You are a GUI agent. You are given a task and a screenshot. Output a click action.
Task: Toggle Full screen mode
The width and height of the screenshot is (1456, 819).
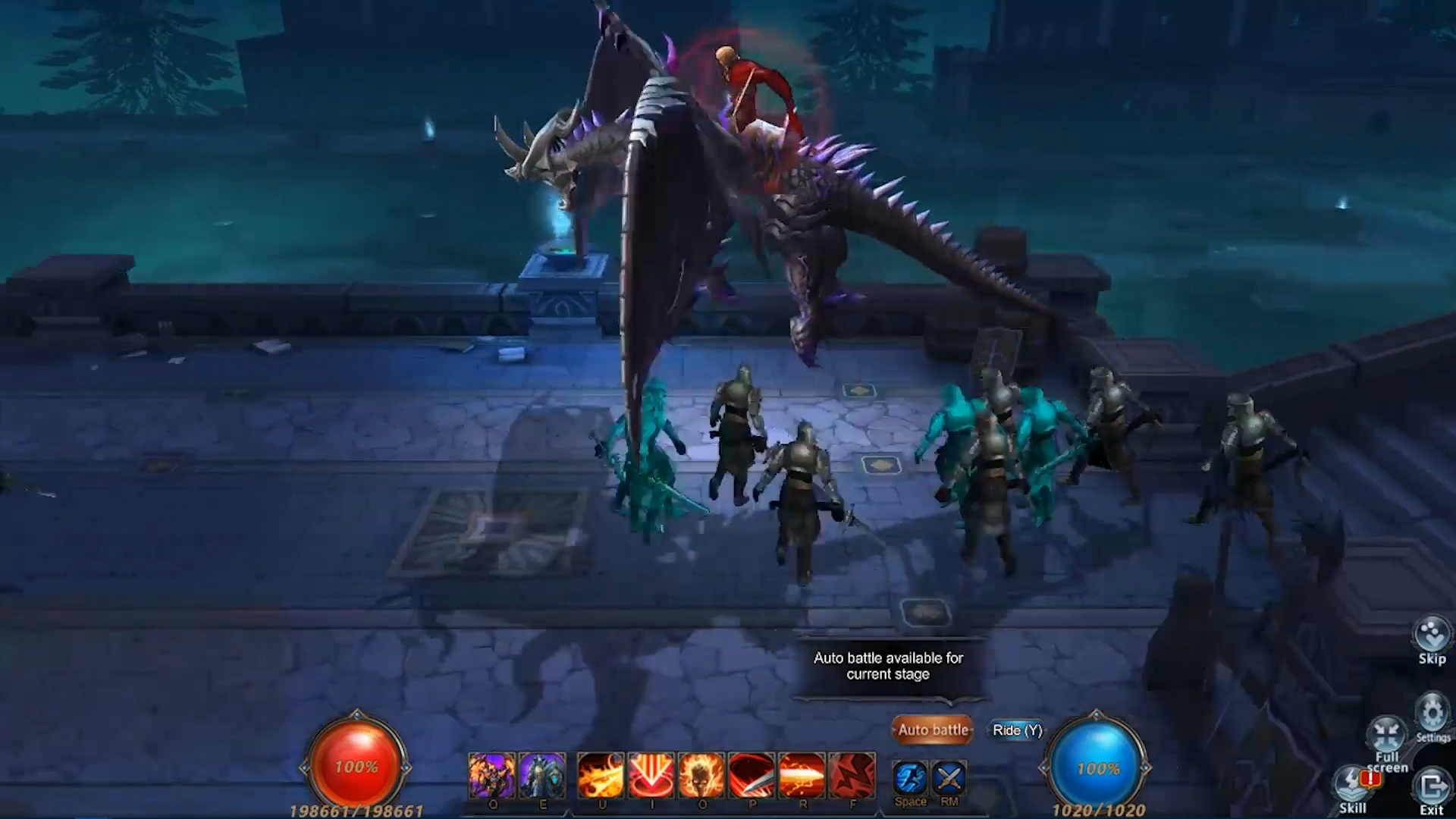1387,741
